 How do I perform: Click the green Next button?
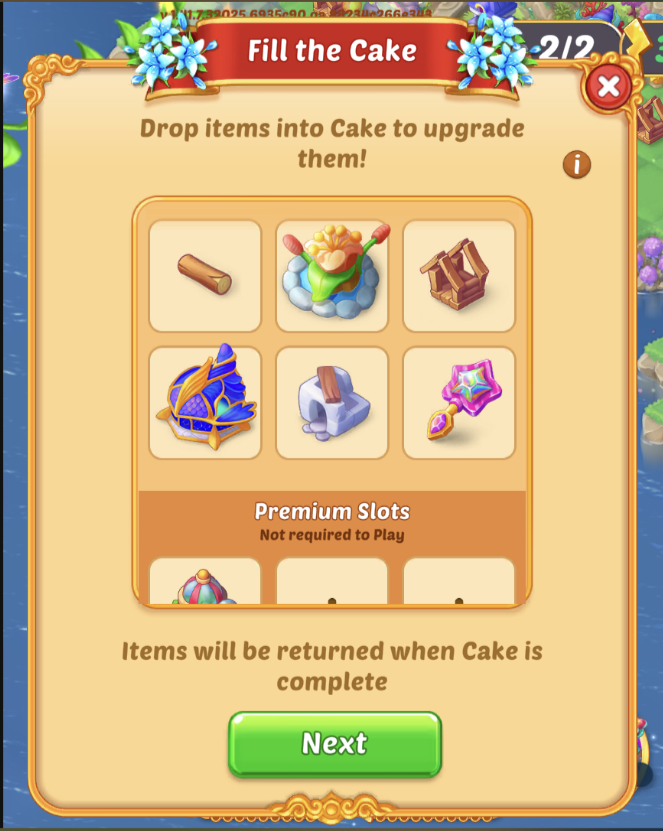point(334,744)
